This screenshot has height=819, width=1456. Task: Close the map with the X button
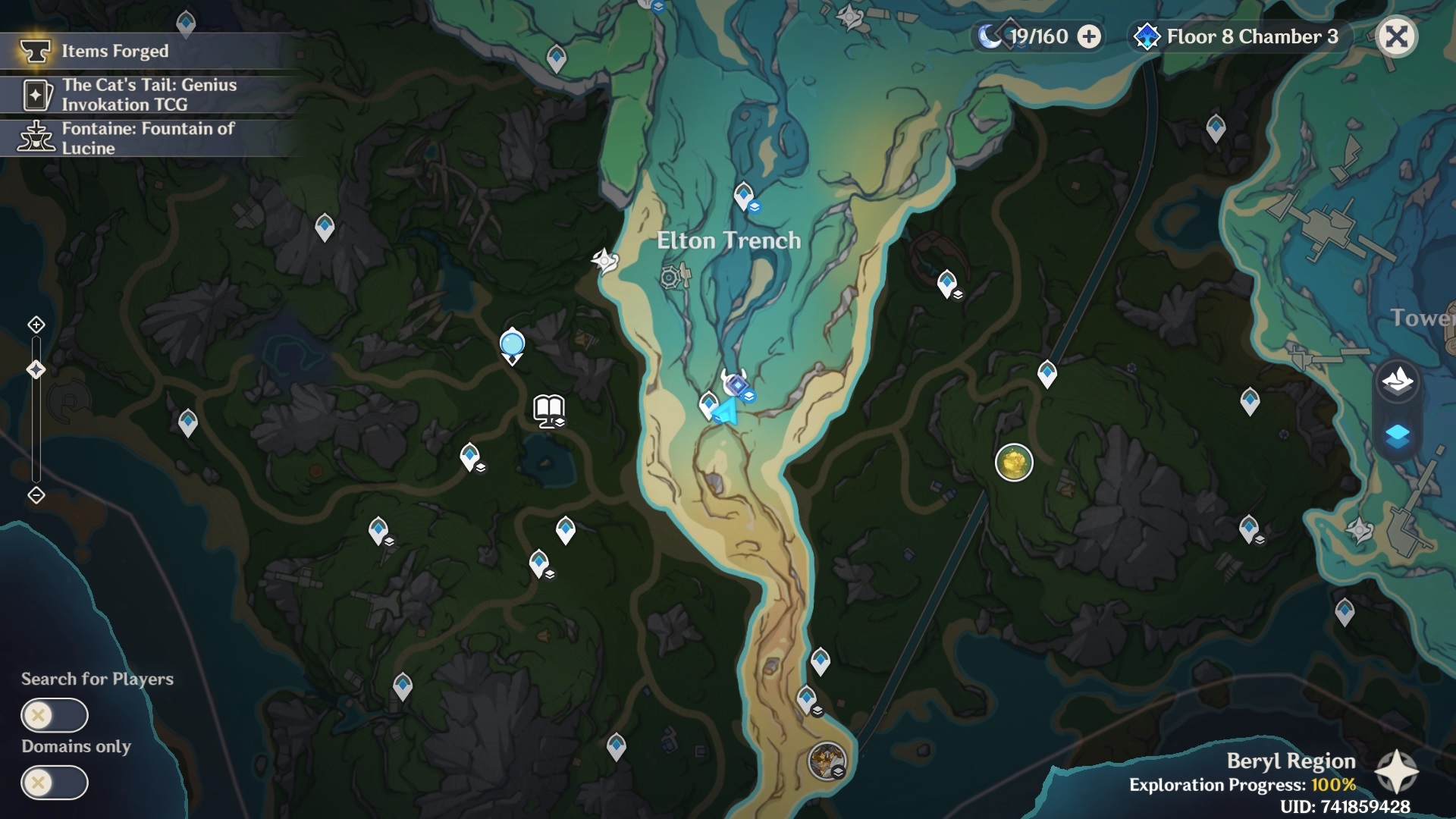[x=1396, y=36]
